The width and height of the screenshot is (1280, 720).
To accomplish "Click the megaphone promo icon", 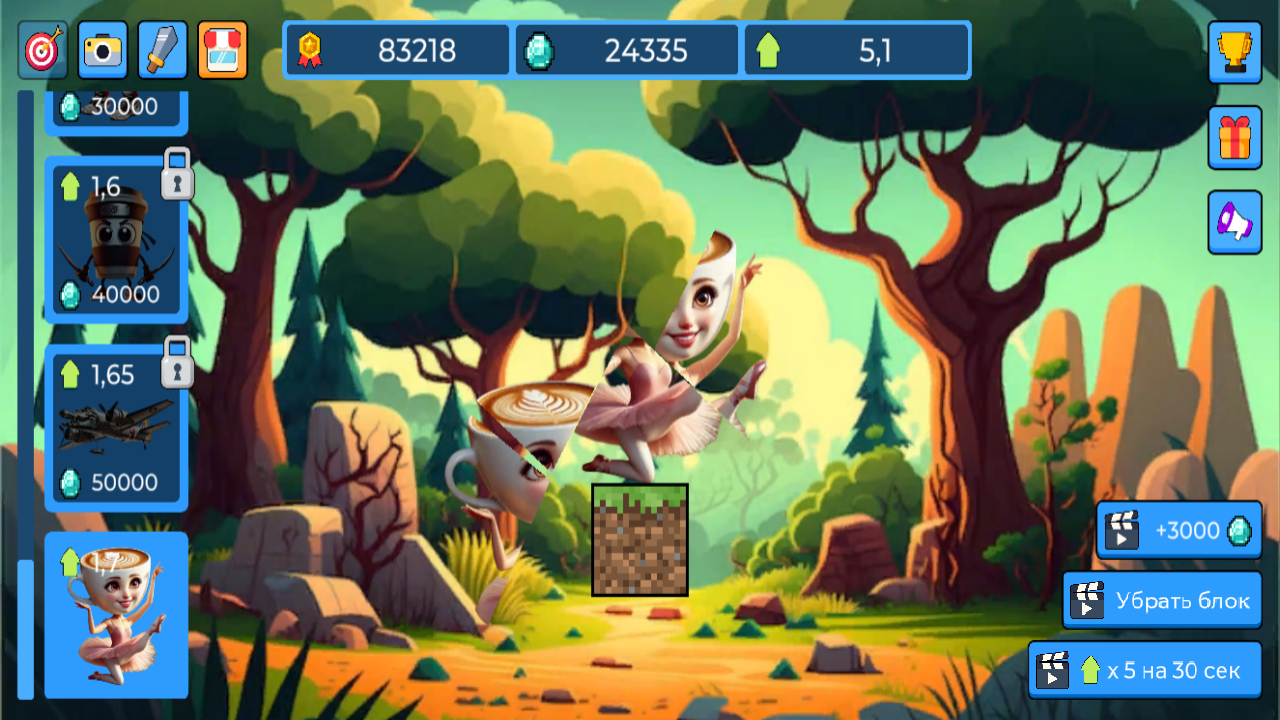I will 1234,221.
